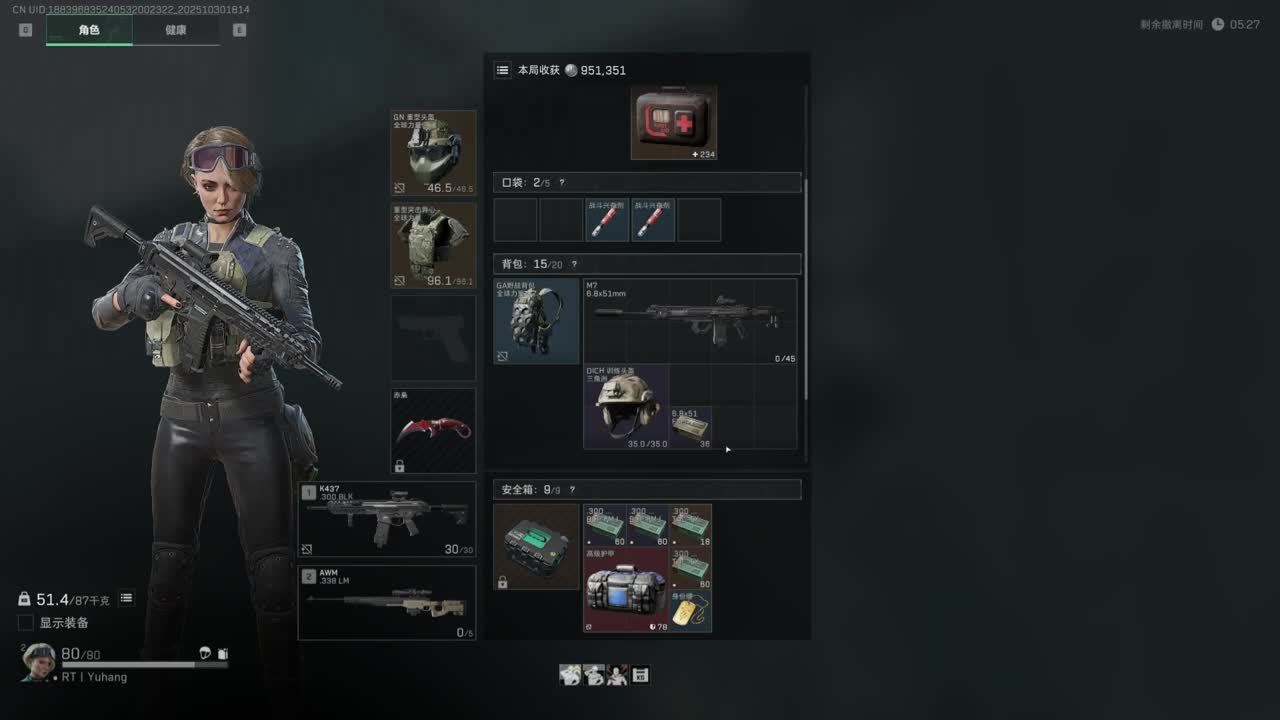Select the 高级护甲 armor repair kit bag
The height and width of the screenshot is (720, 1280).
(626, 589)
